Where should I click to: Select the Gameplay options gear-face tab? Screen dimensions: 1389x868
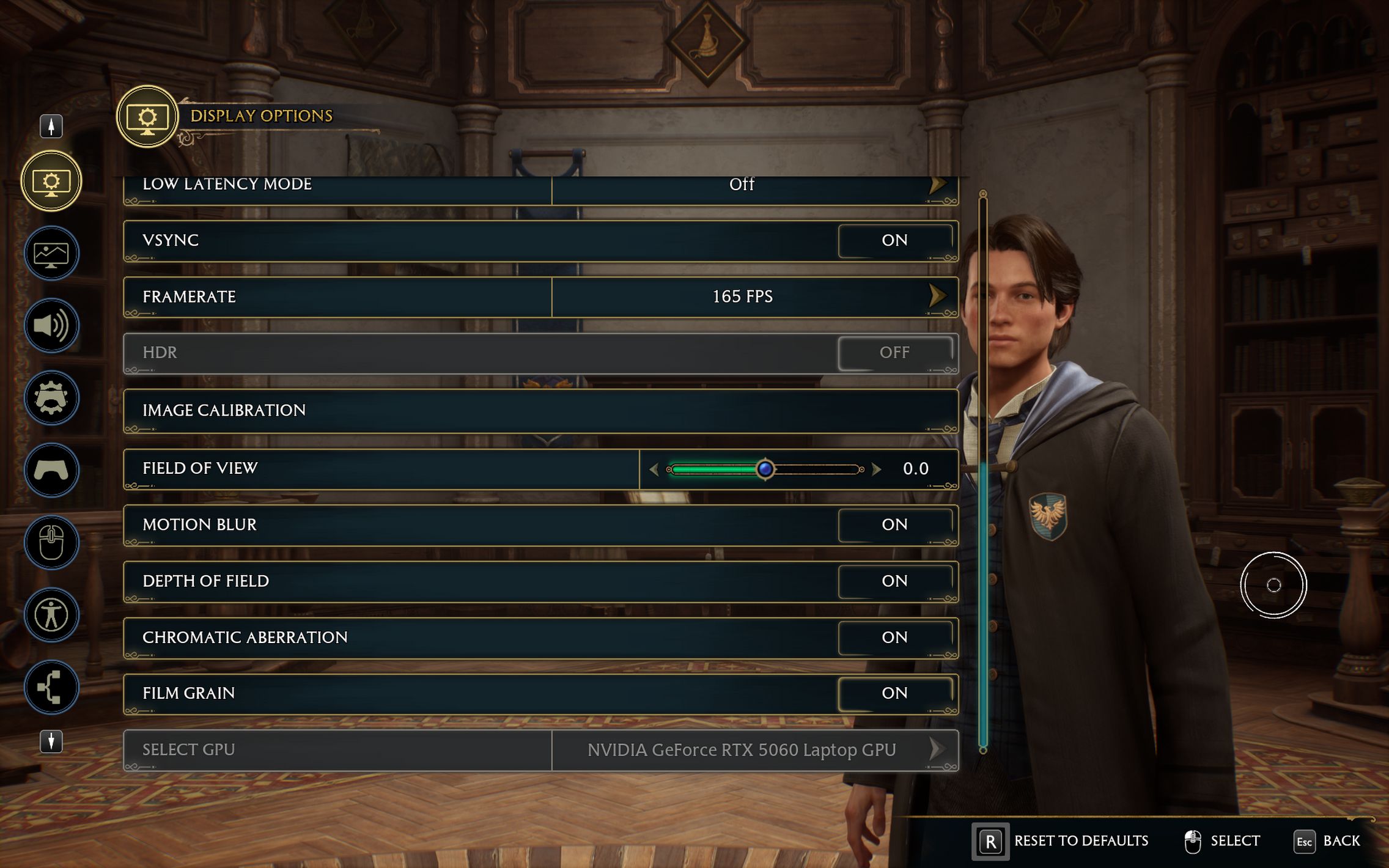(51, 398)
